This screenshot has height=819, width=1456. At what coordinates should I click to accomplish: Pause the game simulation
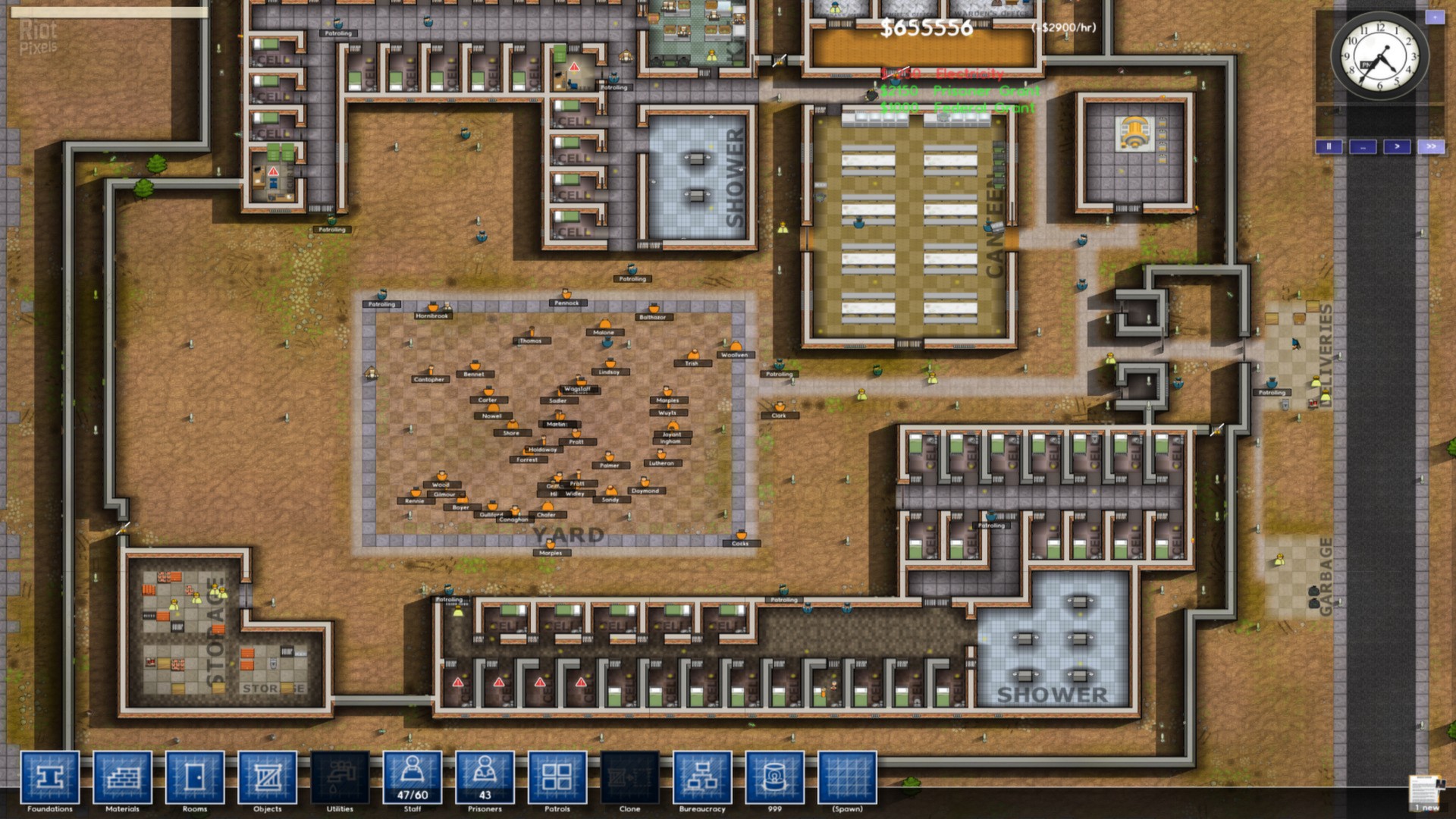(x=1329, y=147)
